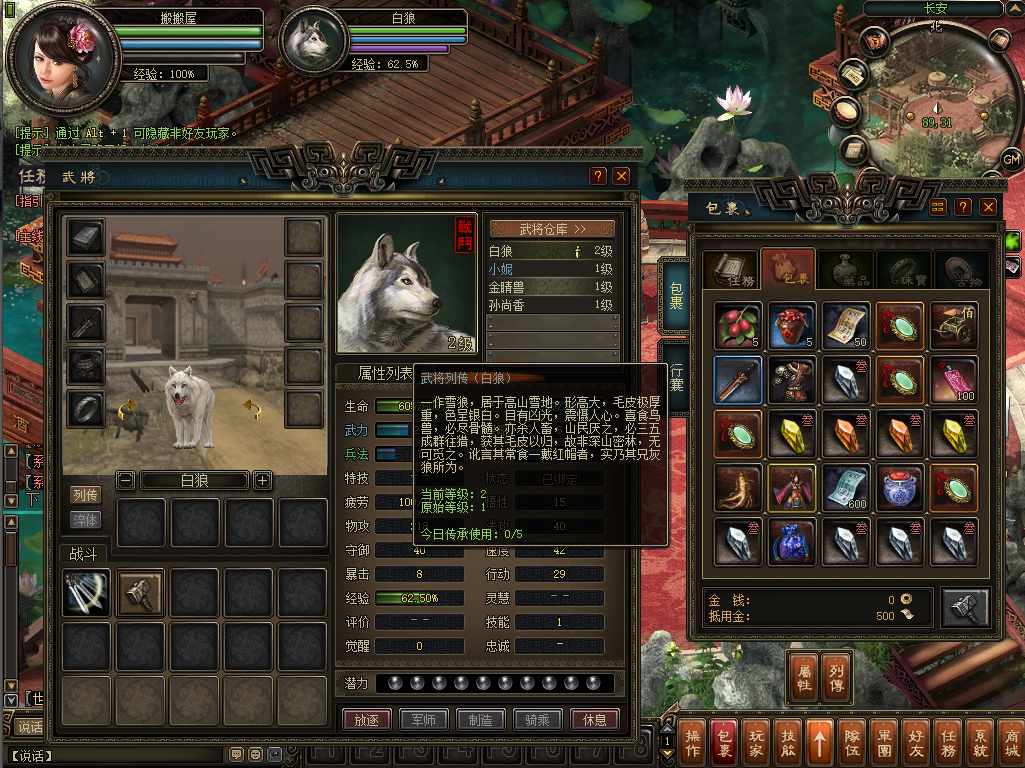Click the 放逐 banish button
1025x768 pixels.
click(x=366, y=720)
